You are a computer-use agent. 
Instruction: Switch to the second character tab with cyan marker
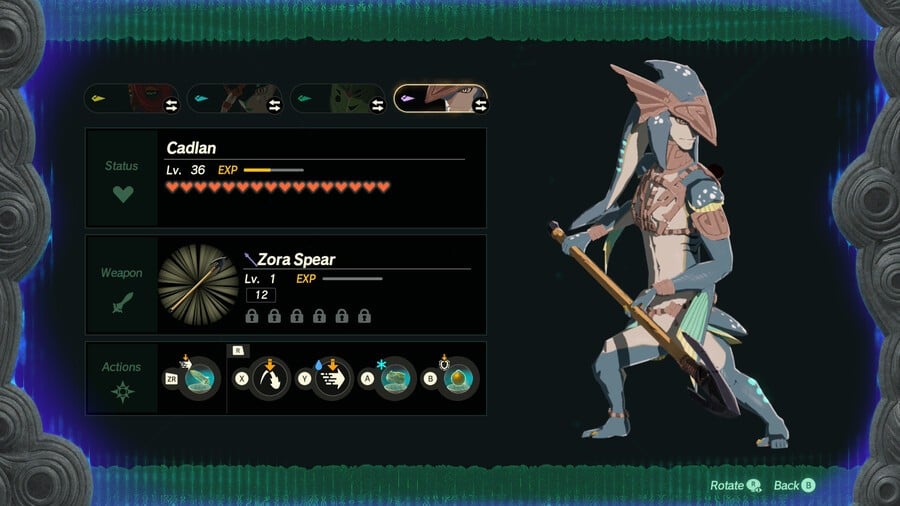tap(235, 99)
